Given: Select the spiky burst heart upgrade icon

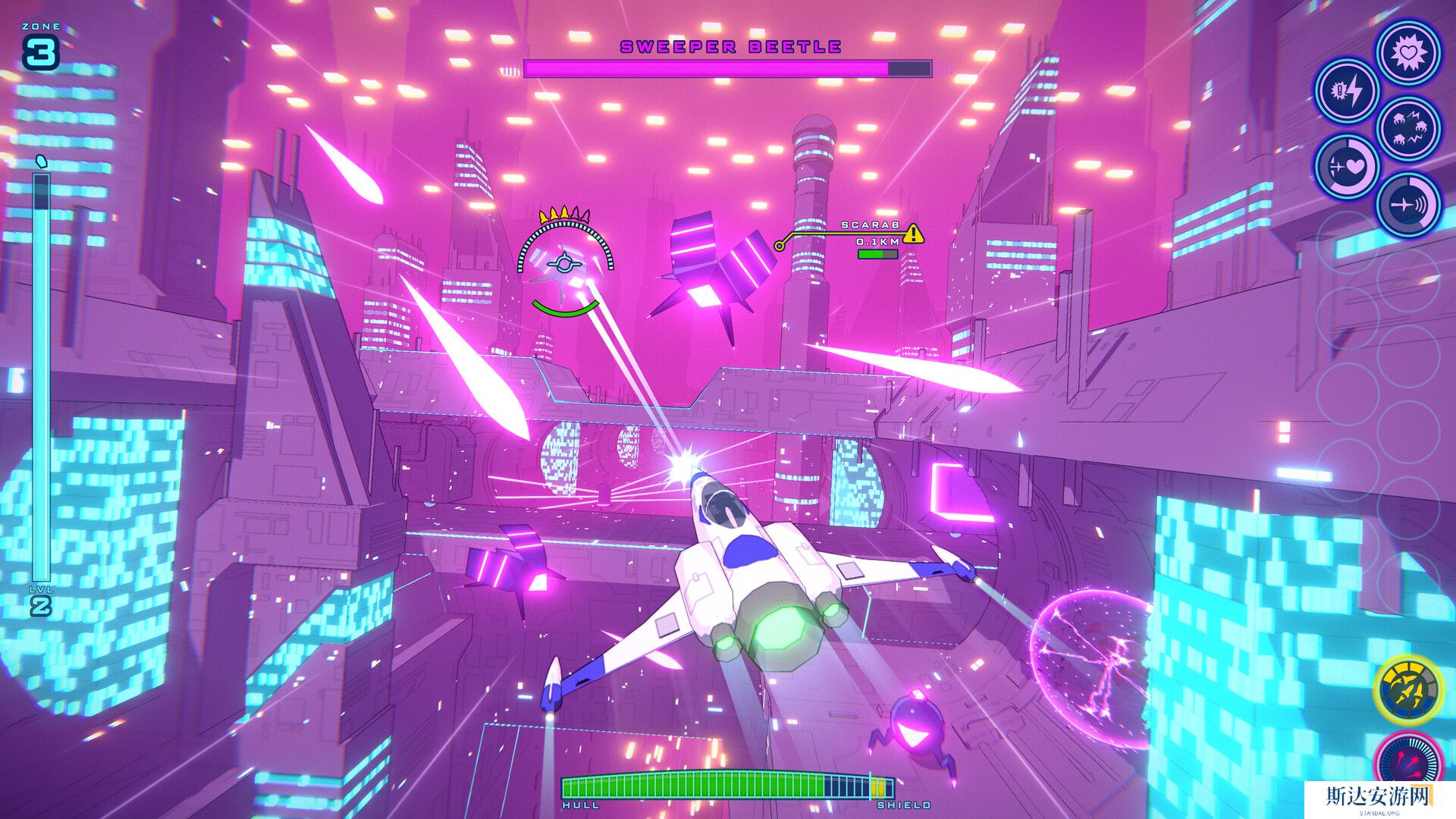Looking at the screenshot, I should point(1409,53).
